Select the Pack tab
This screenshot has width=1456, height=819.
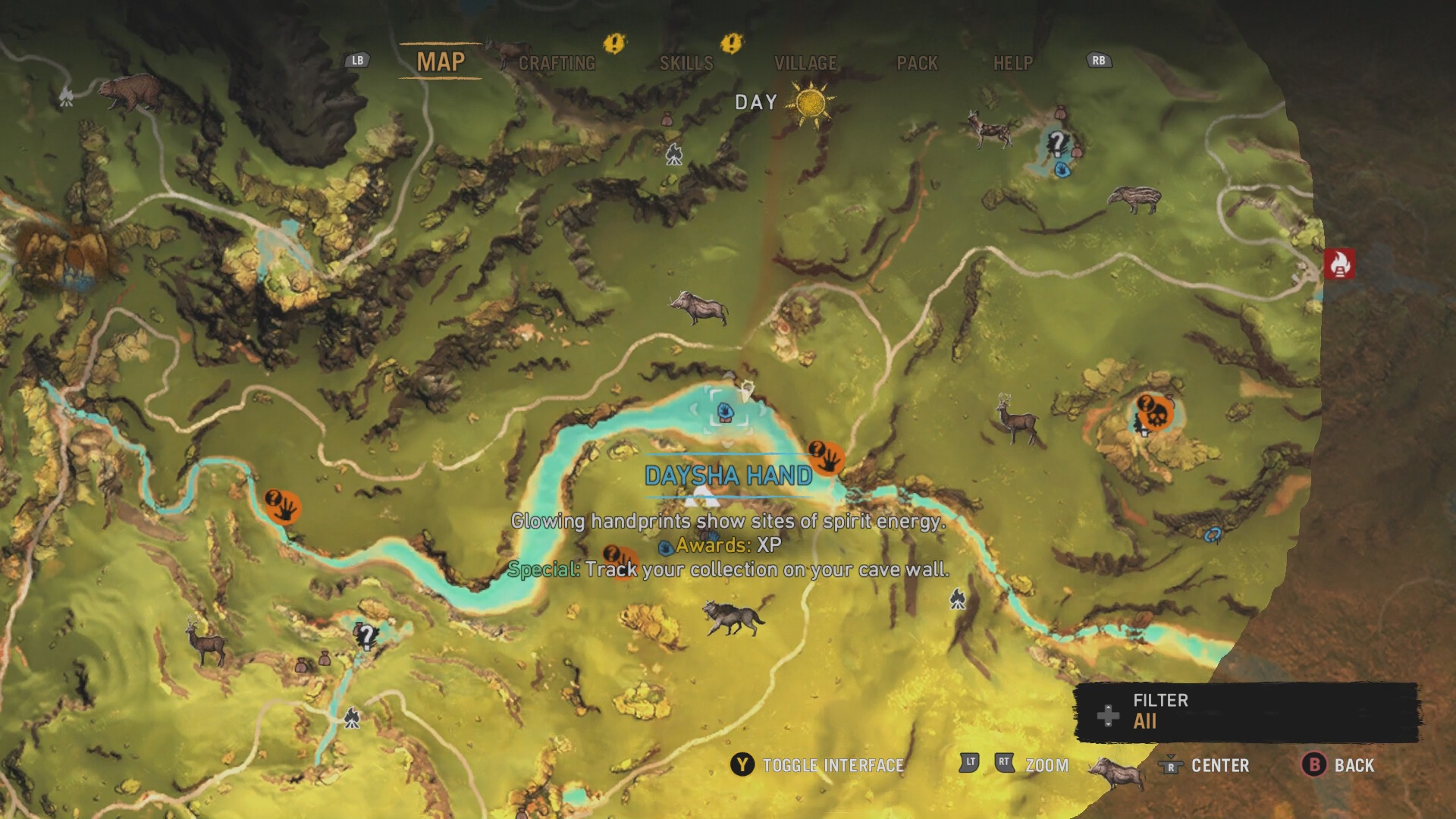coord(917,63)
